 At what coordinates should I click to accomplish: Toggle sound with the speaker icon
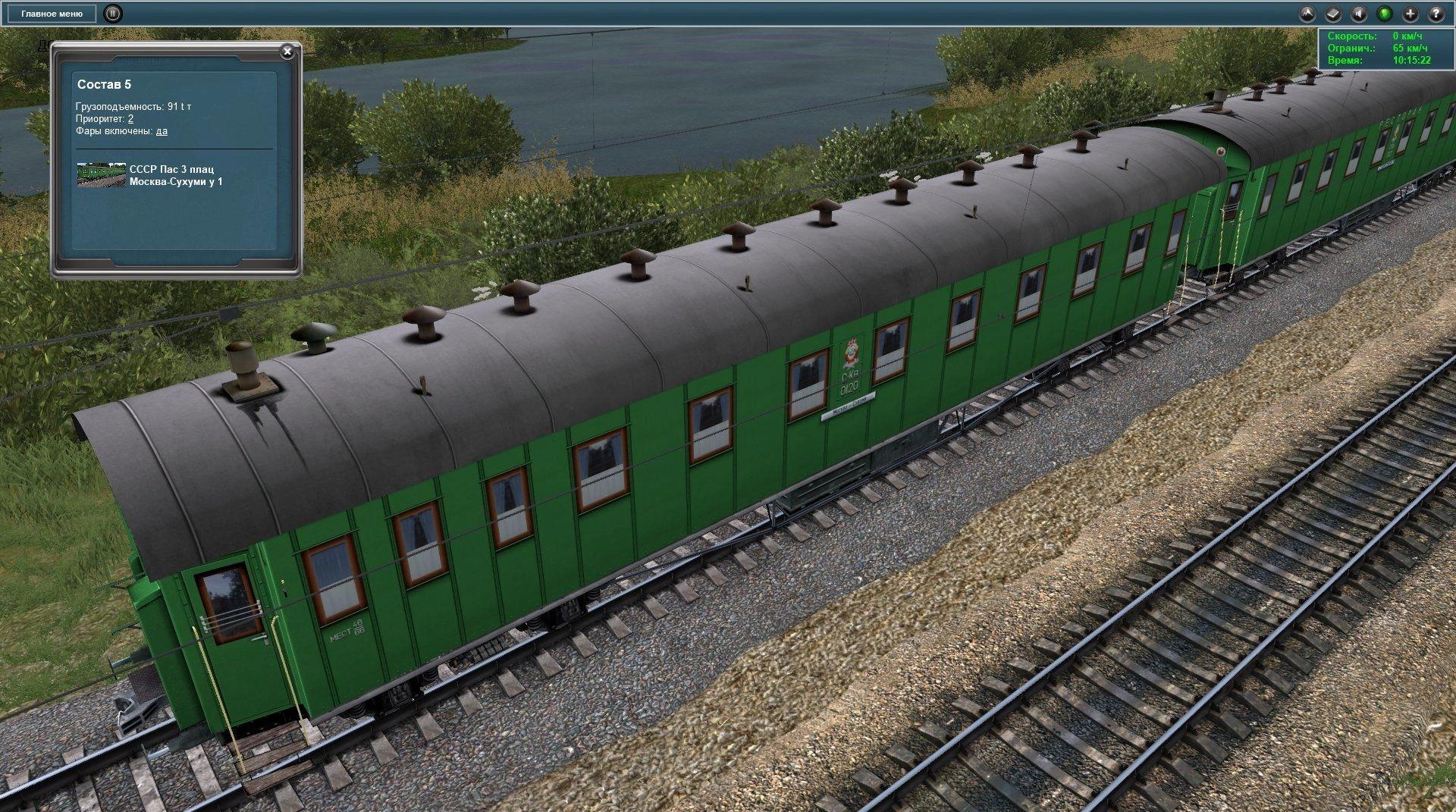tap(1360, 14)
